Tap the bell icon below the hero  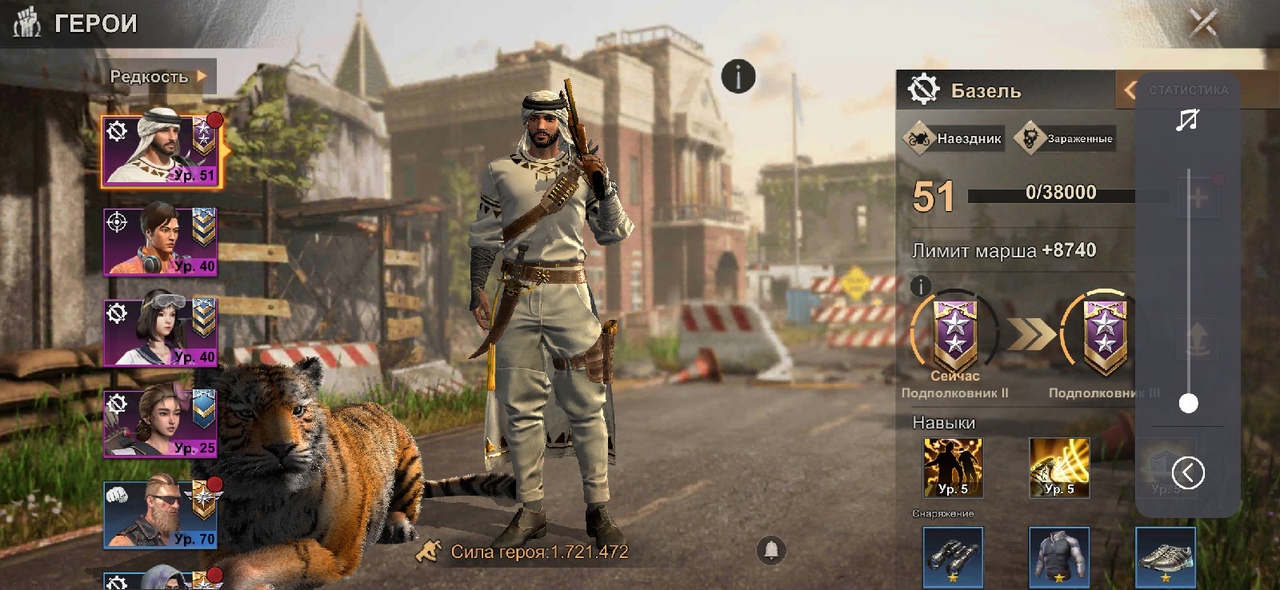point(771,549)
